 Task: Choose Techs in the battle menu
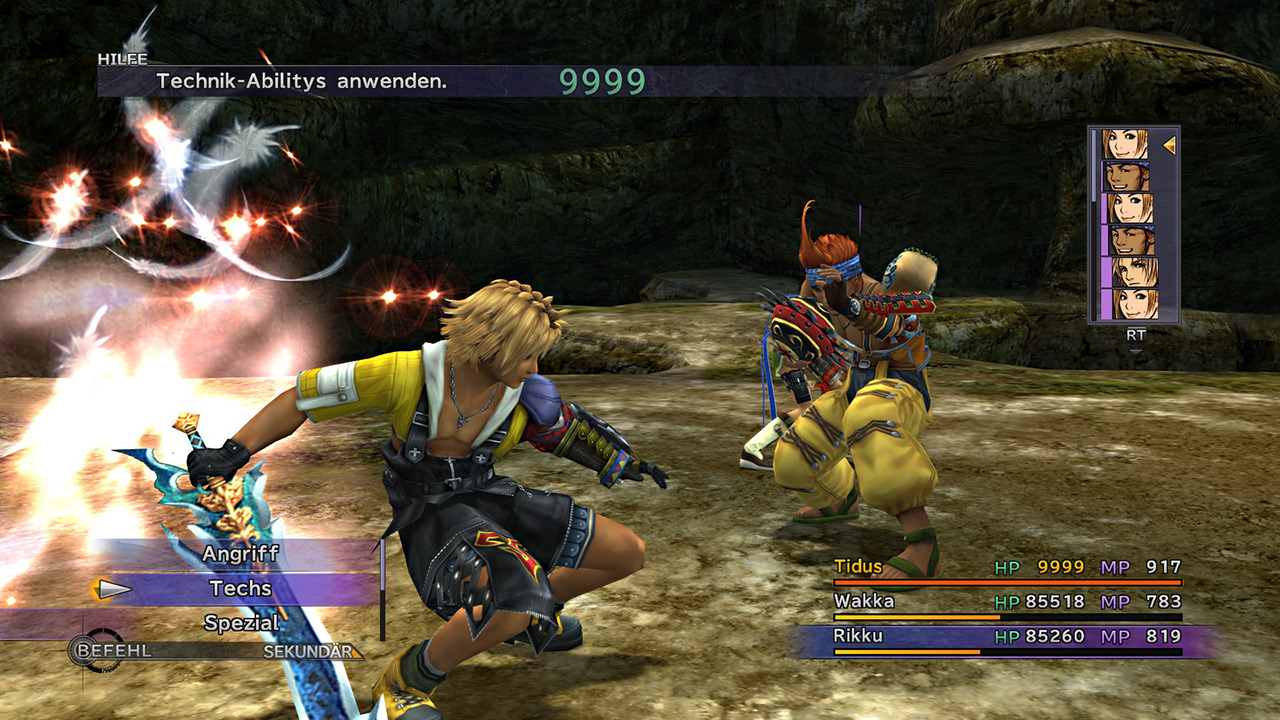coord(240,589)
